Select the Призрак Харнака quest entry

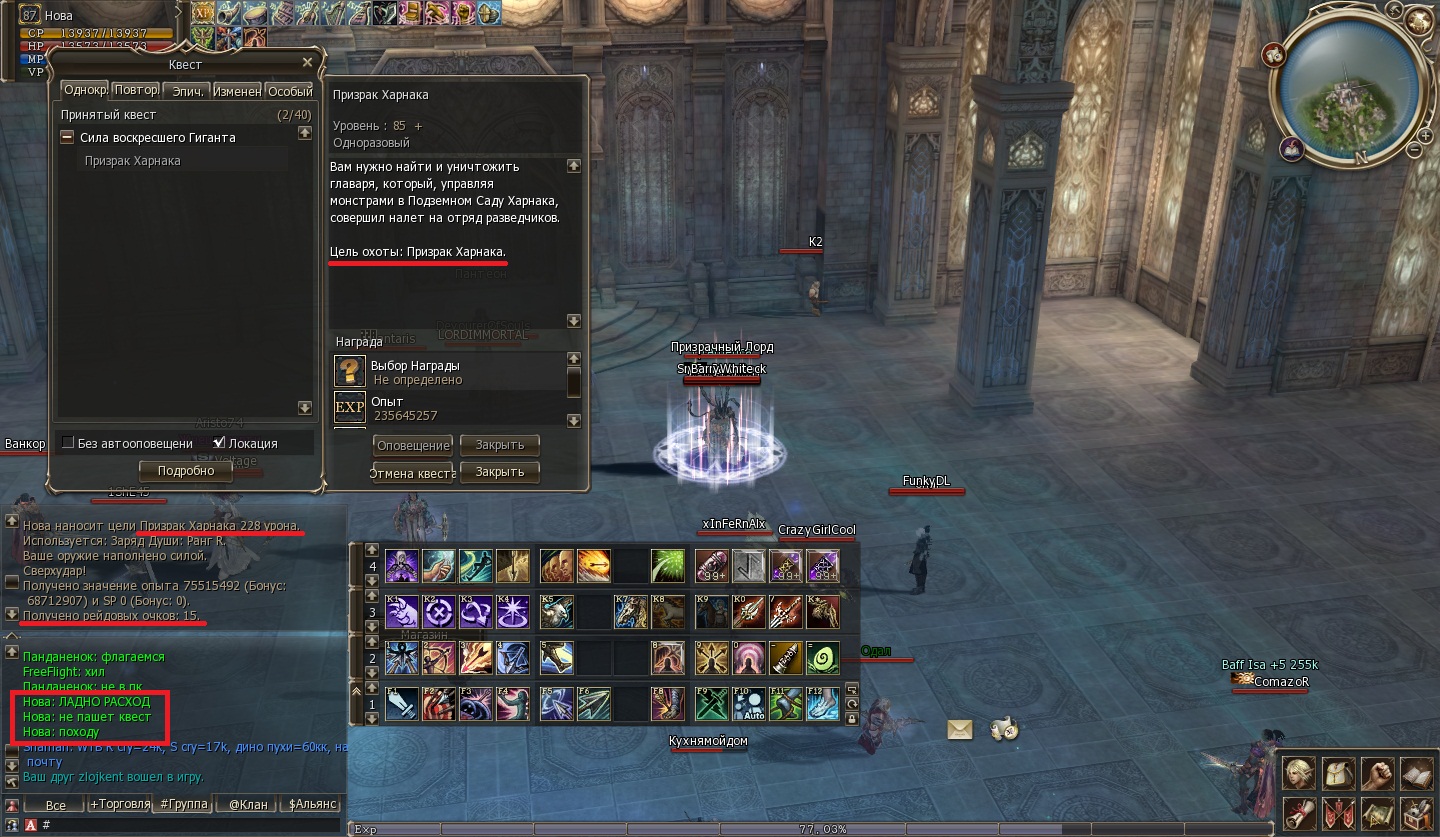(x=133, y=160)
